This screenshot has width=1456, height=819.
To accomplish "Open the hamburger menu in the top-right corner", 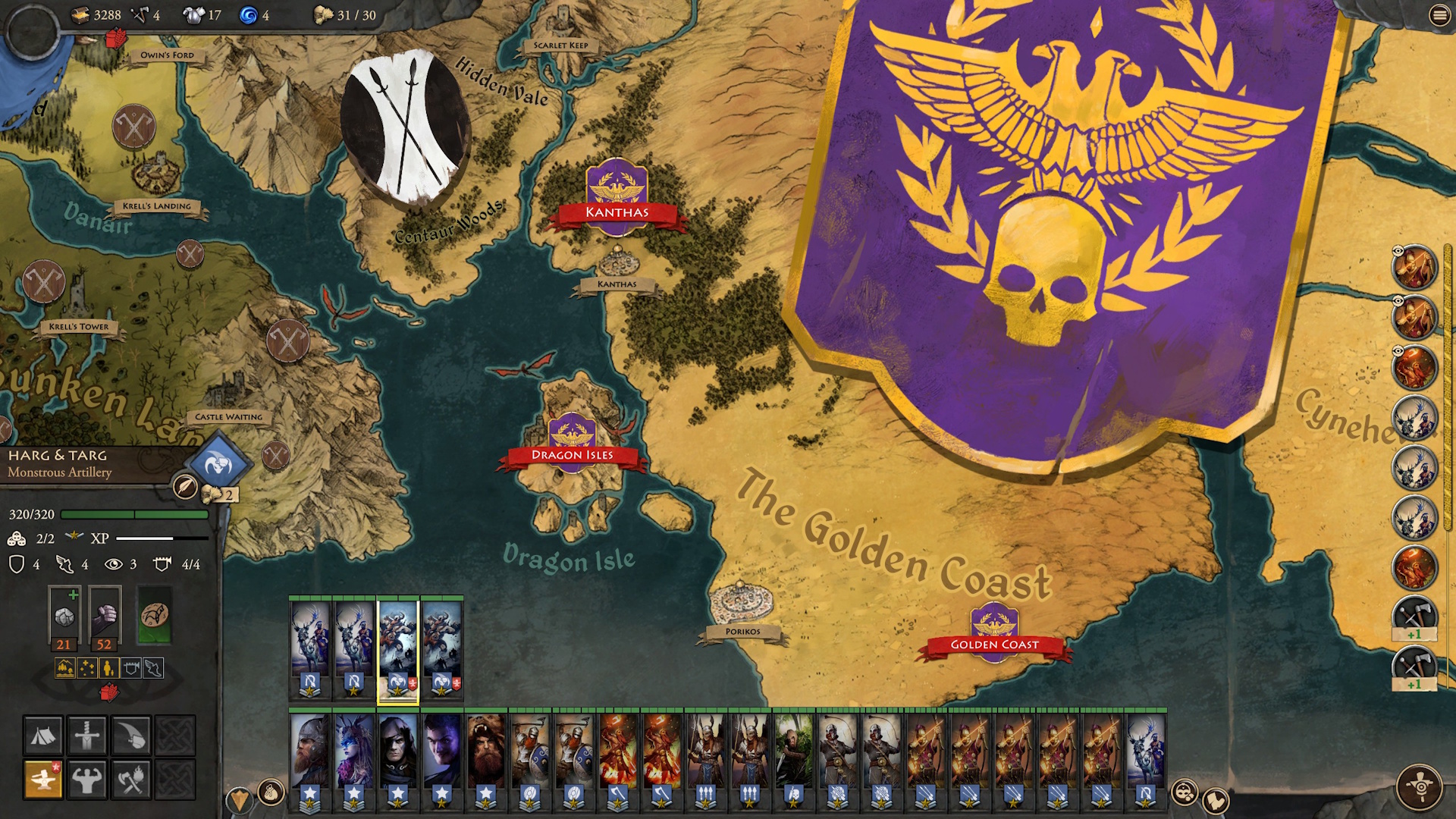I will 1439,15.
